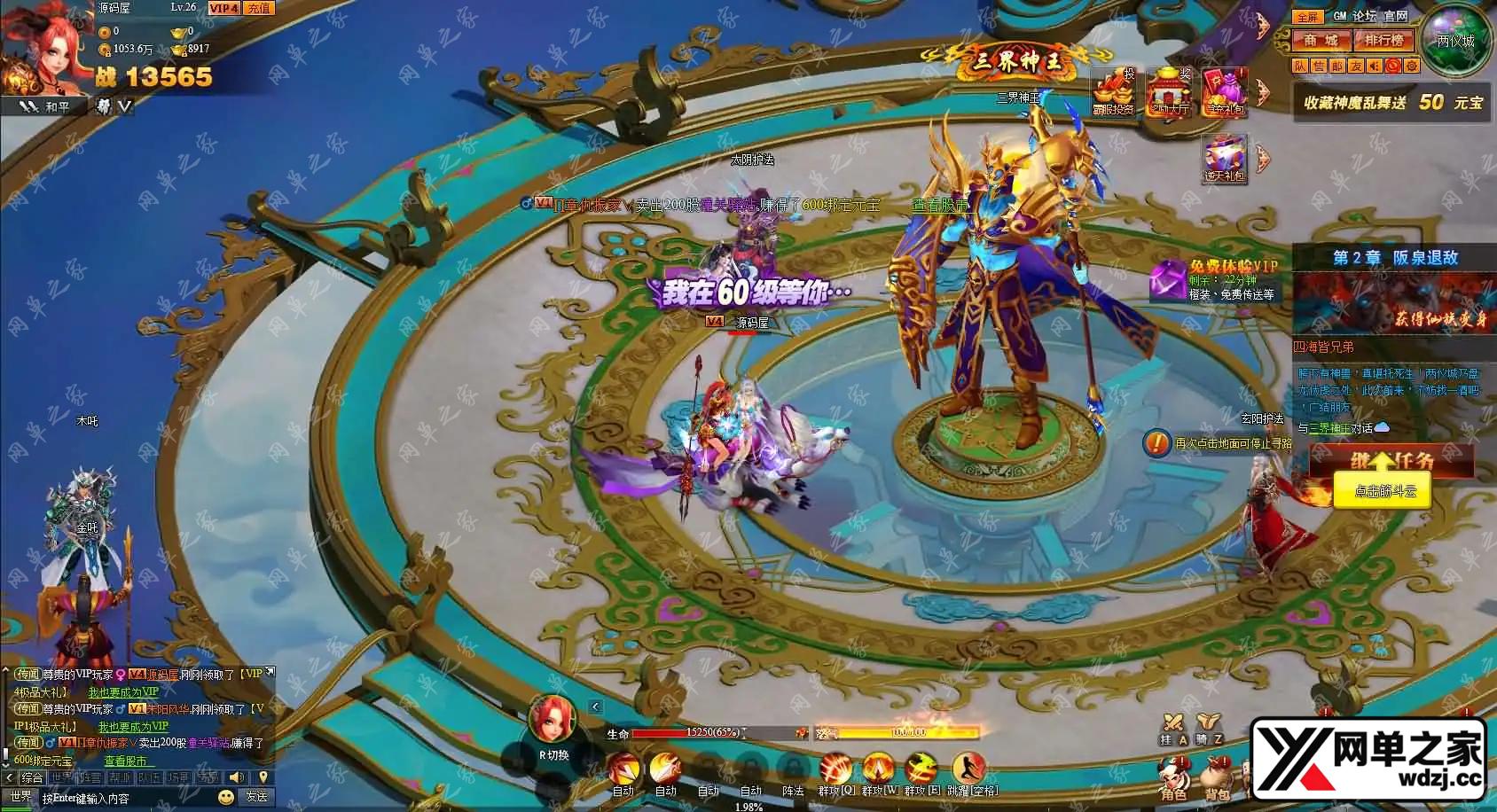Screen dimensions: 1497x812
Task: Open the 角色 character panel
Action: pyautogui.click(x=1172, y=778)
